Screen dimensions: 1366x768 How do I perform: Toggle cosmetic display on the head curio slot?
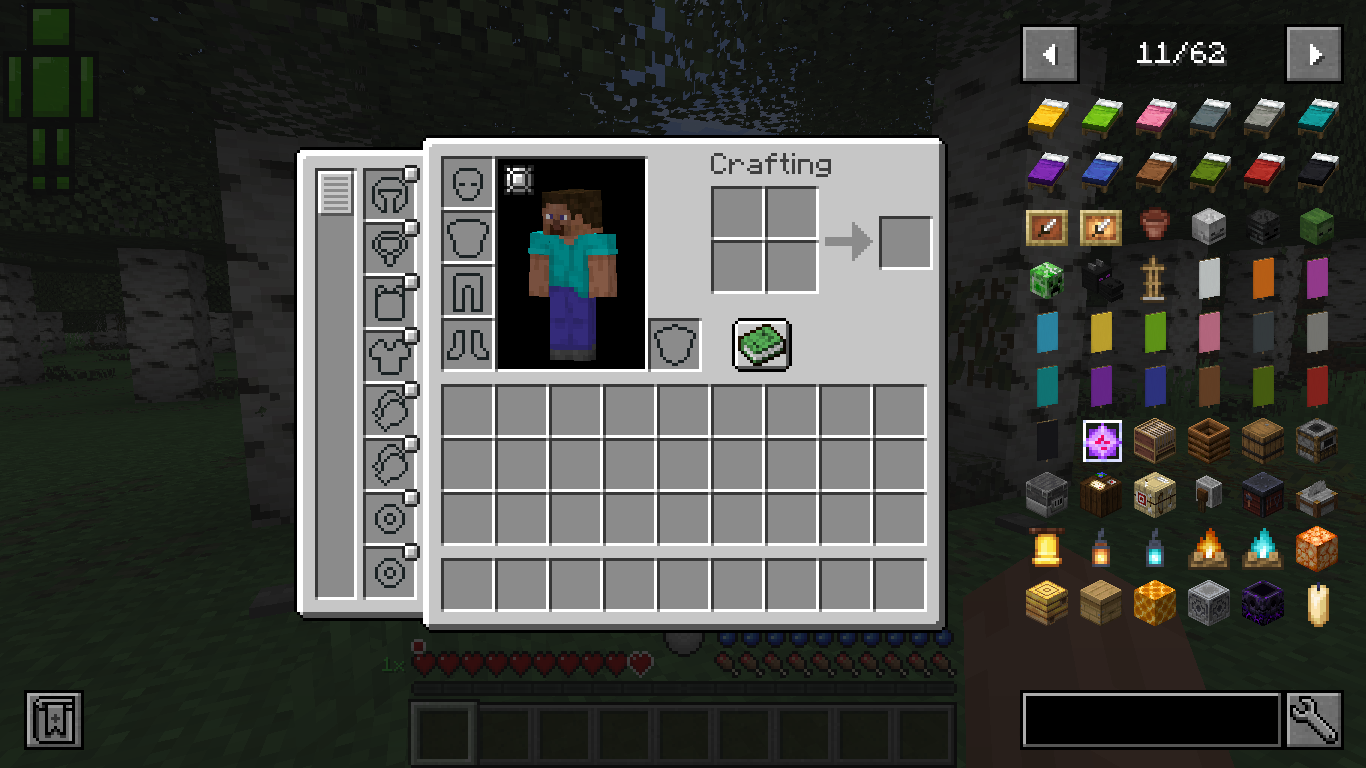(x=409, y=174)
